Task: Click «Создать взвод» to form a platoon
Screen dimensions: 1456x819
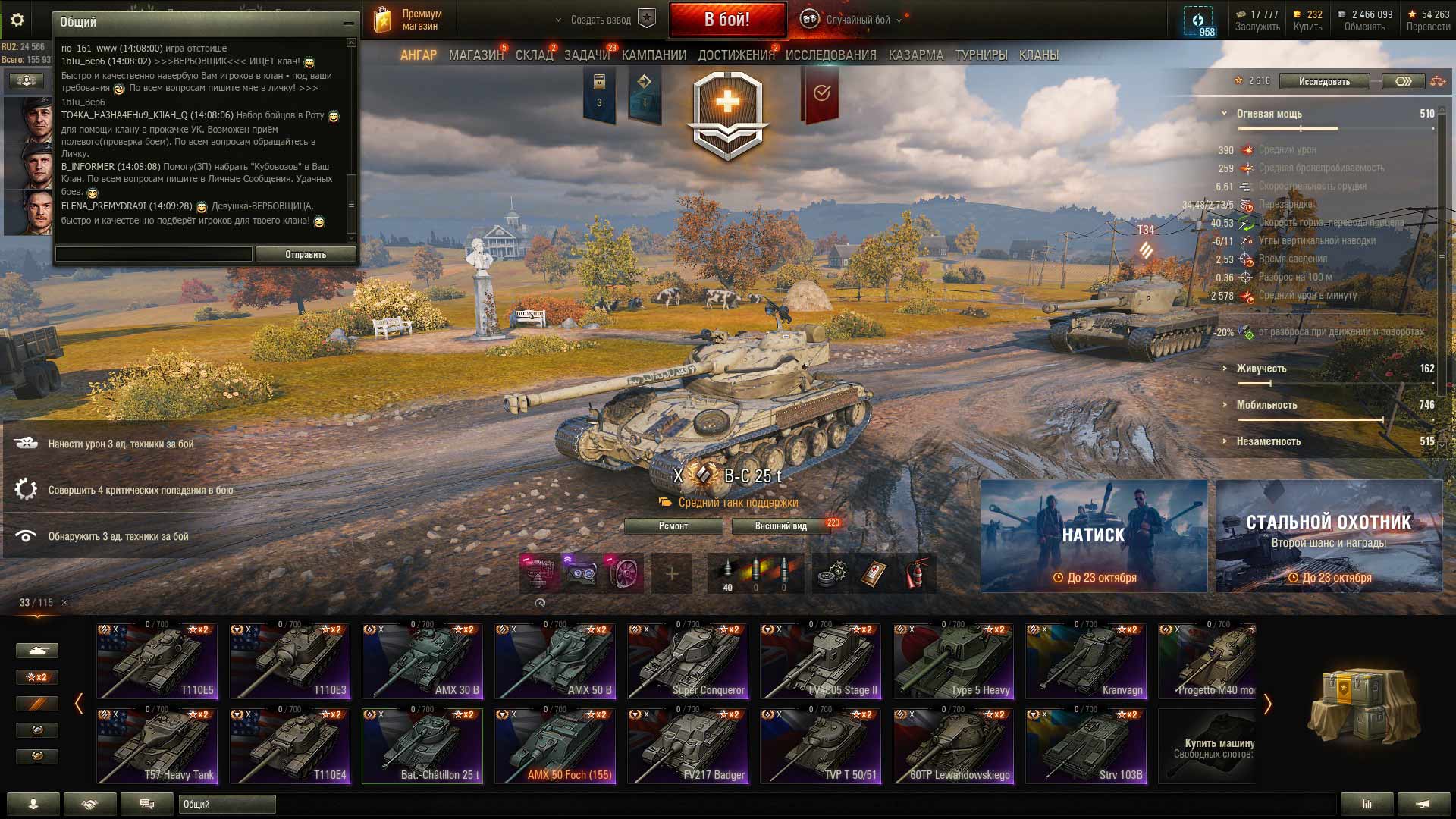Action: [601, 20]
